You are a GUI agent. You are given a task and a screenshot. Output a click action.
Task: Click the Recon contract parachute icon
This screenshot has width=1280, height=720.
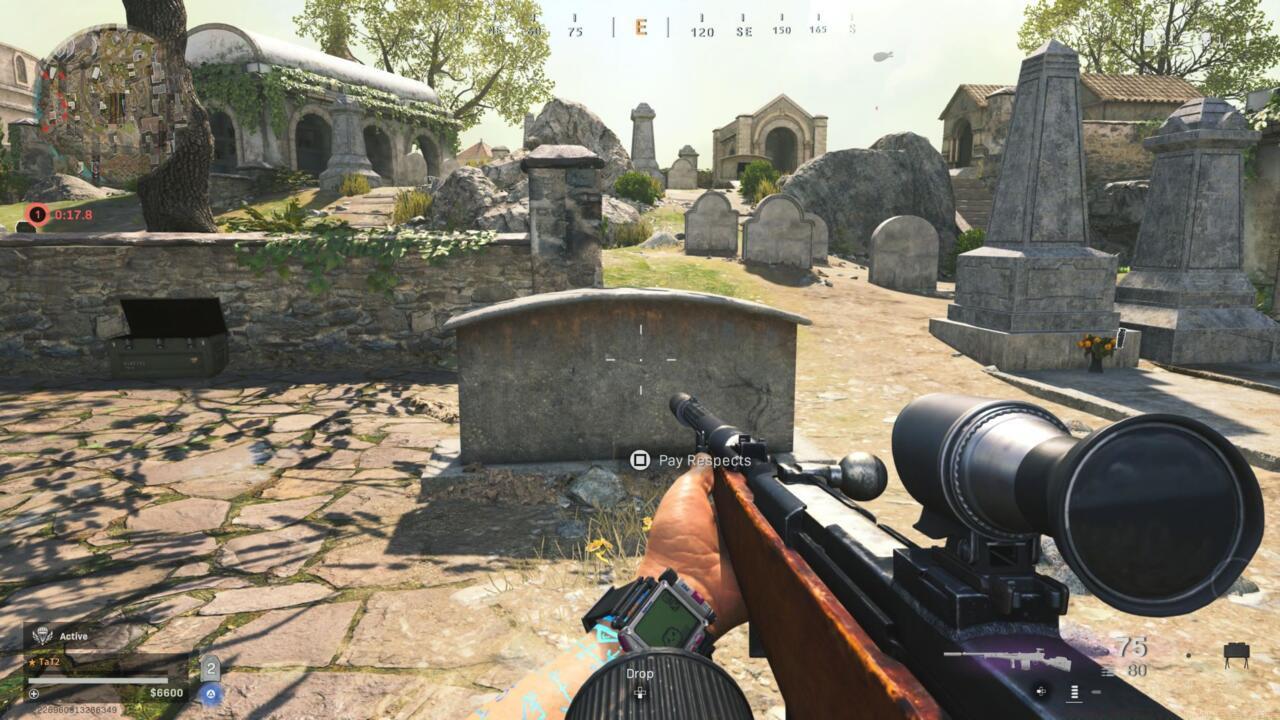(x=43, y=634)
